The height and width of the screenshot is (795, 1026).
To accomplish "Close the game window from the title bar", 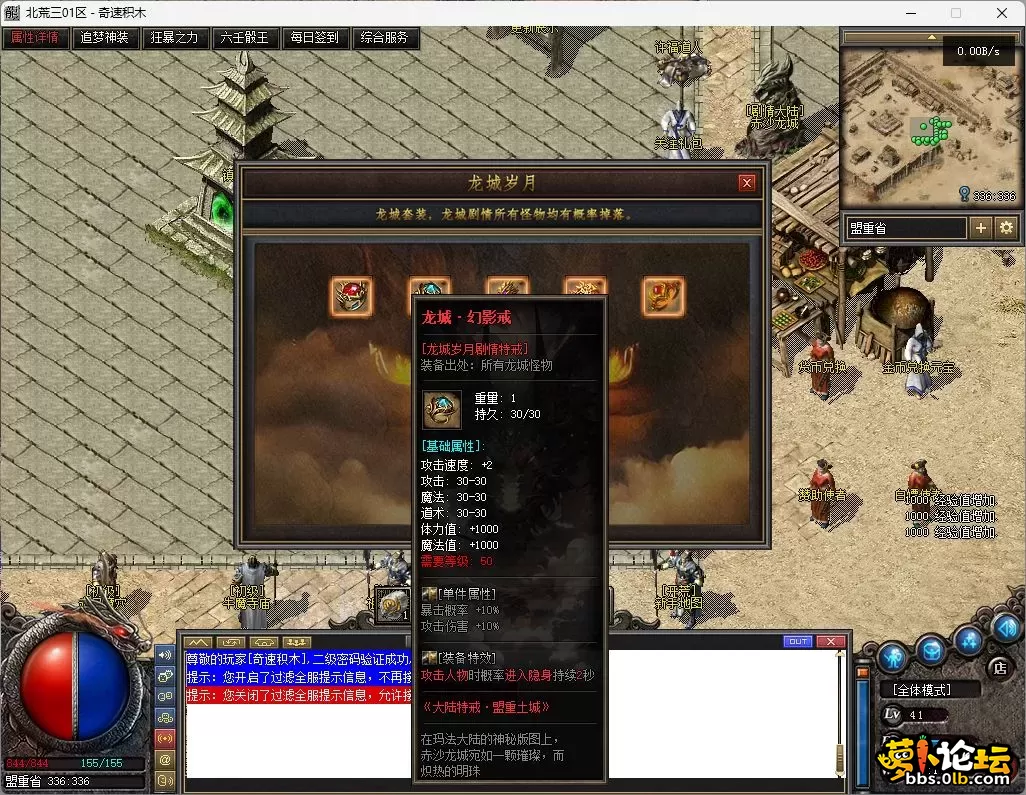I will pyautogui.click(x=1003, y=13).
